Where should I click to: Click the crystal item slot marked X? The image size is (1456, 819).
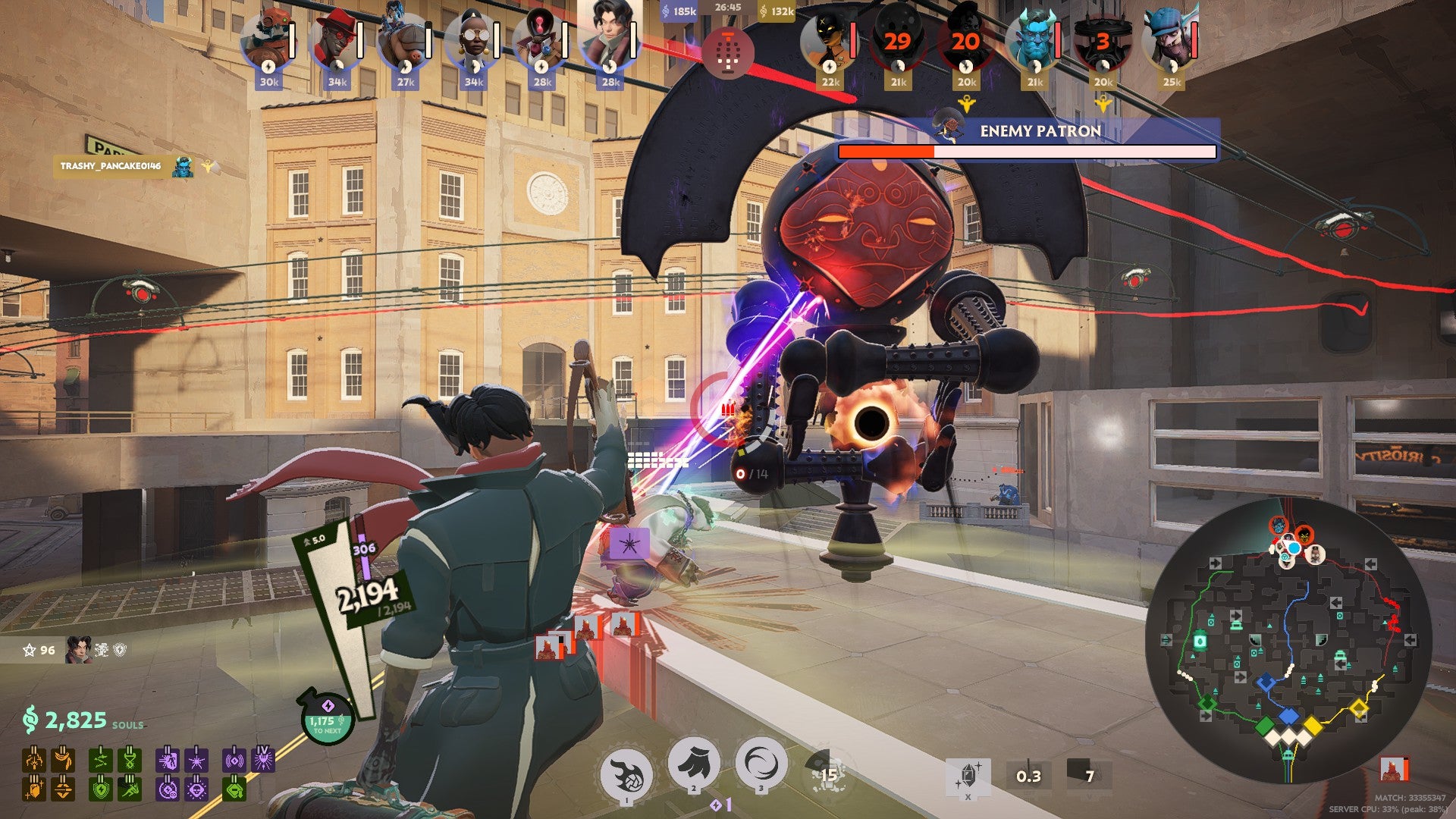[x=968, y=776]
